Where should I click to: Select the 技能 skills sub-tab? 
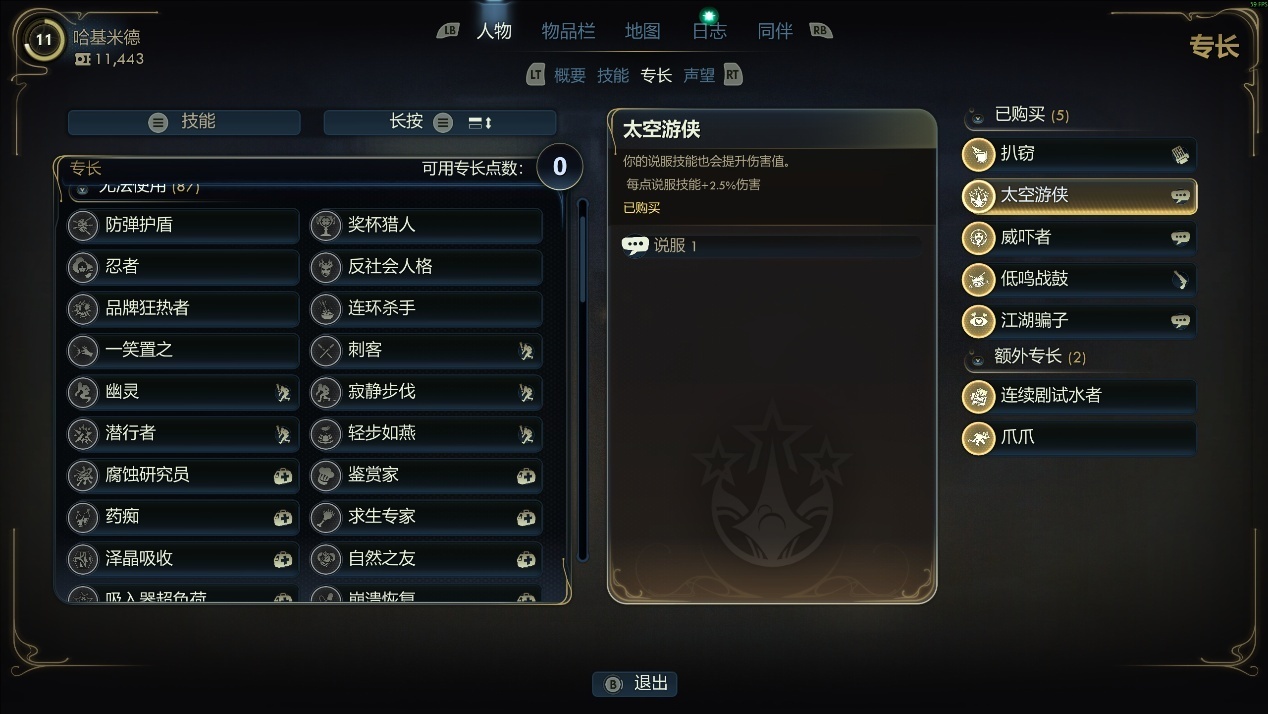click(x=613, y=75)
